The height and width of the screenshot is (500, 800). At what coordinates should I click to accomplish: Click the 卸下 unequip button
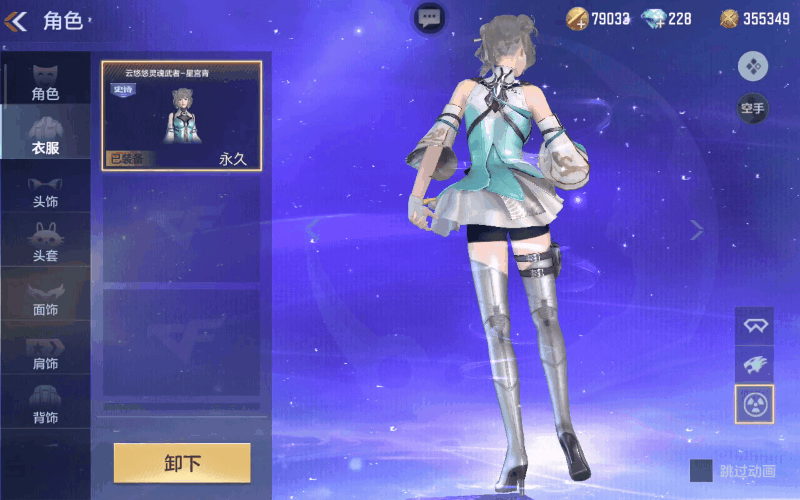pyautogui.click(x=182, y=463)
